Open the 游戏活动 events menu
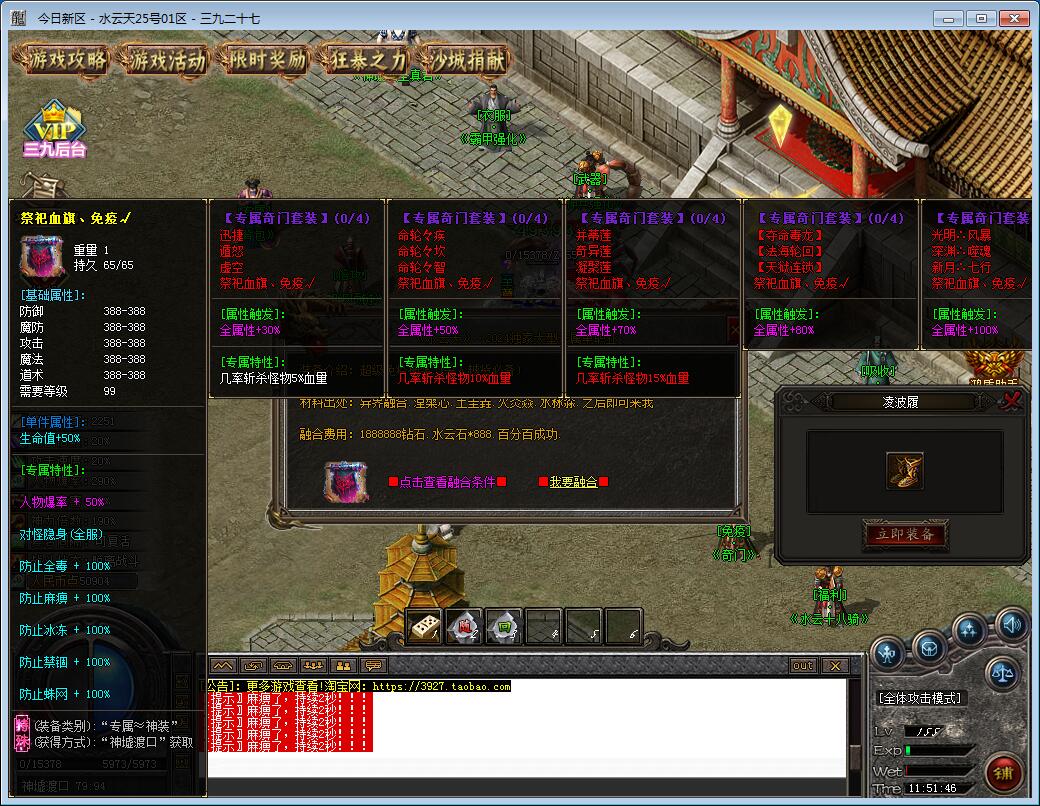1040x806 pixels. 166,60
